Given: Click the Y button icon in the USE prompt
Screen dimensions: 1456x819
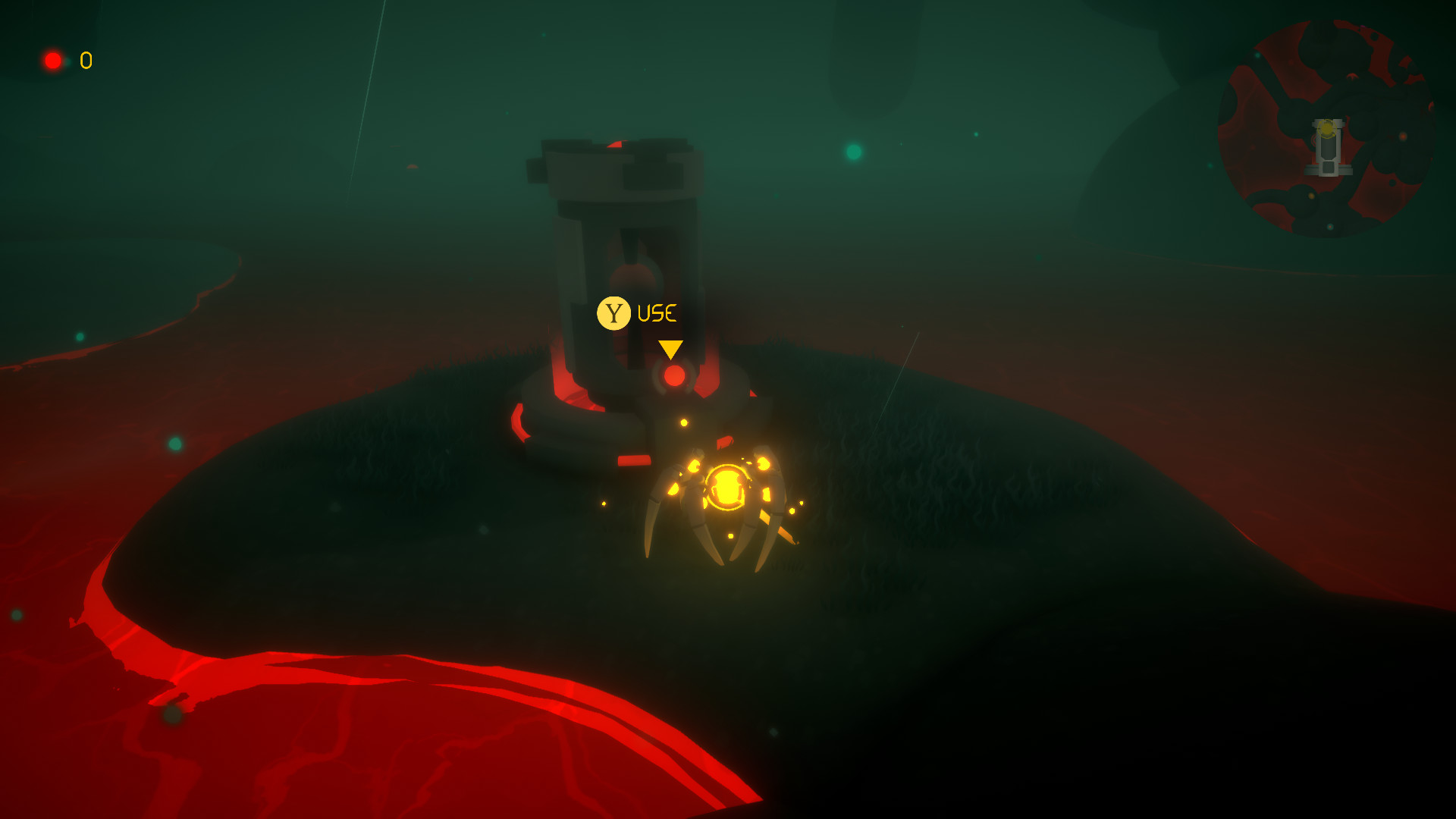Looking at the screenshot, I should pyautogui.click(x=614, y=311).
